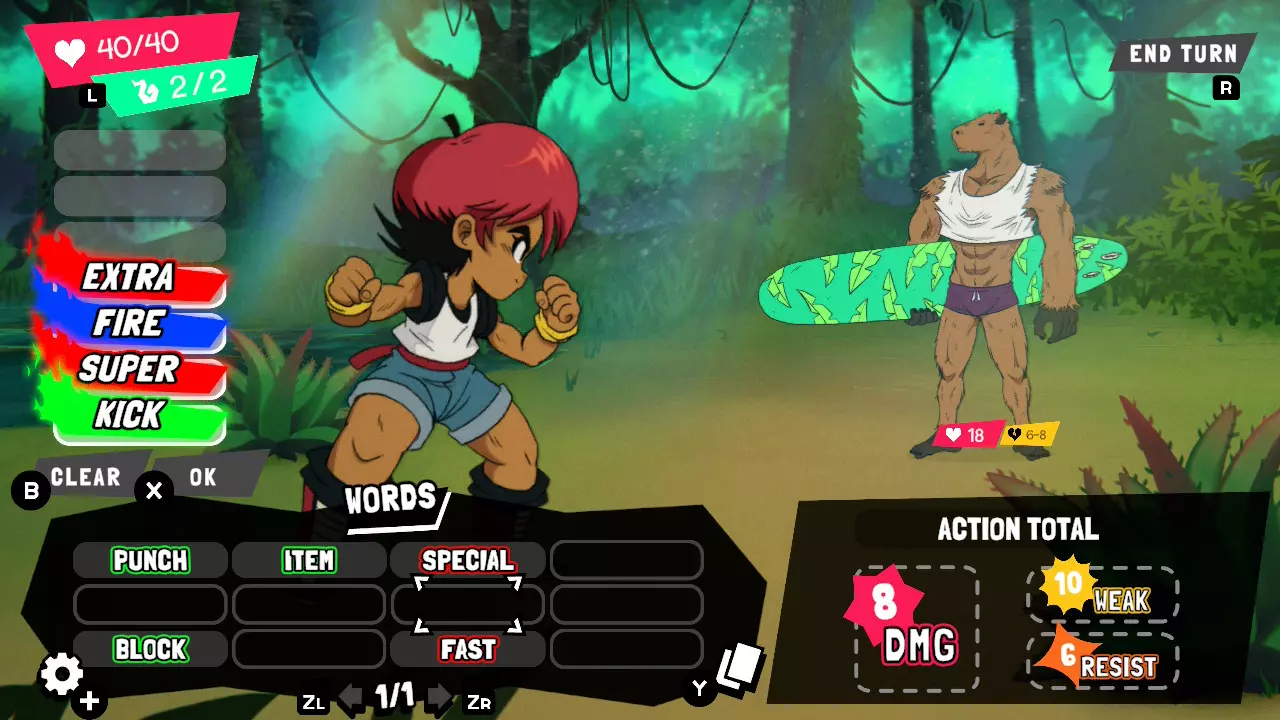
Task: Confirm the action with OK
Action: [203, 477]
